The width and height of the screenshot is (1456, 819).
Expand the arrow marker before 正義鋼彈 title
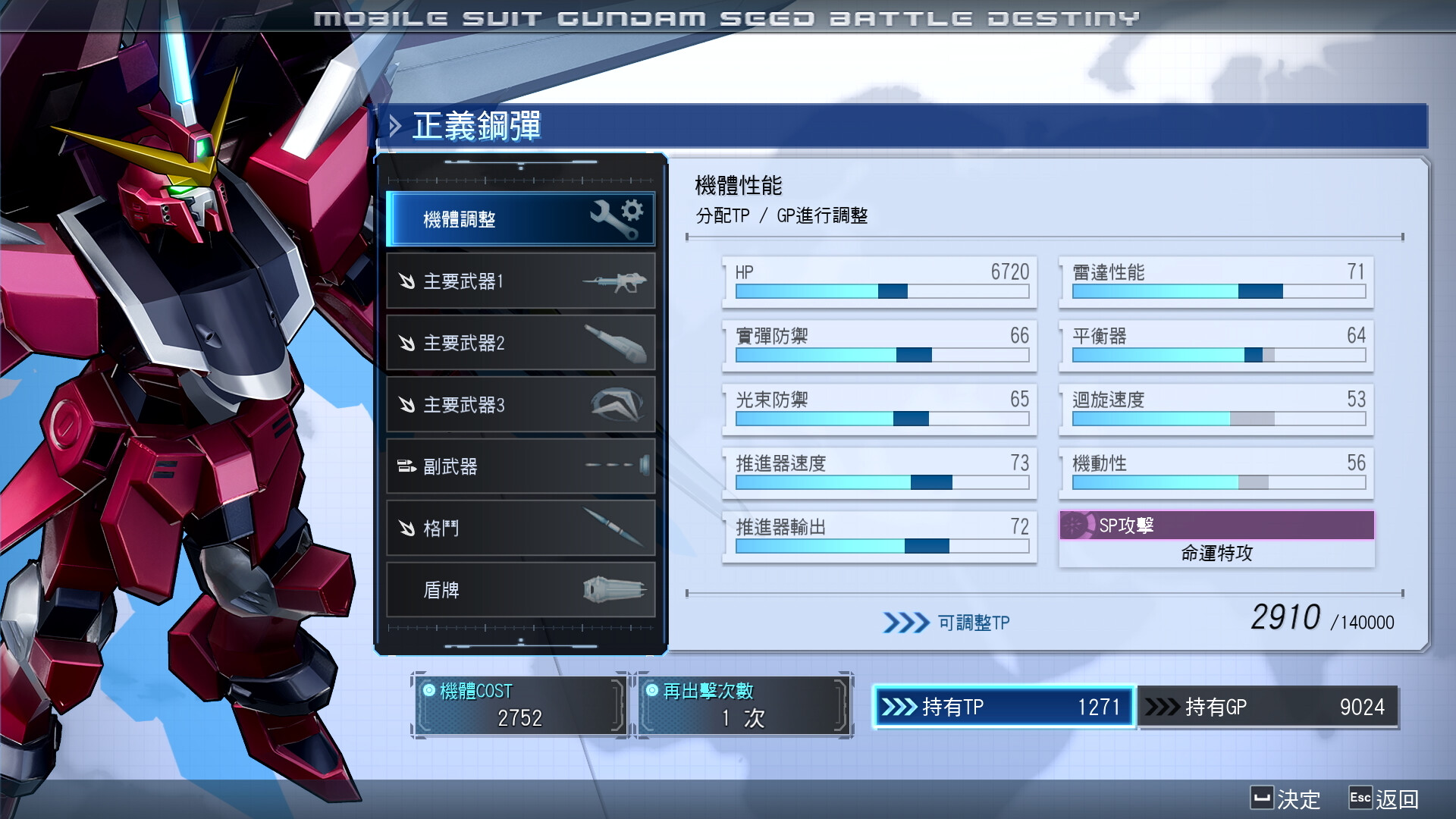click(394, 126)
